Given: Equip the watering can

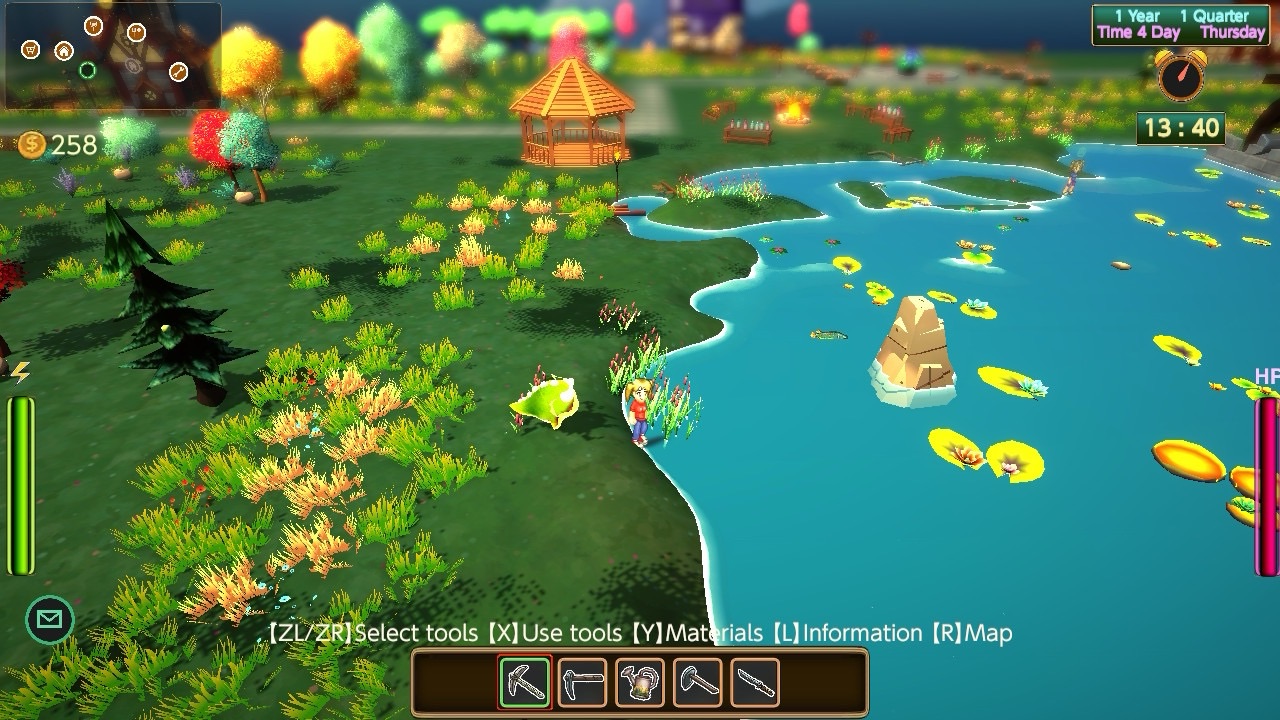Looking at the screenshot, I should tap(640, 683).
